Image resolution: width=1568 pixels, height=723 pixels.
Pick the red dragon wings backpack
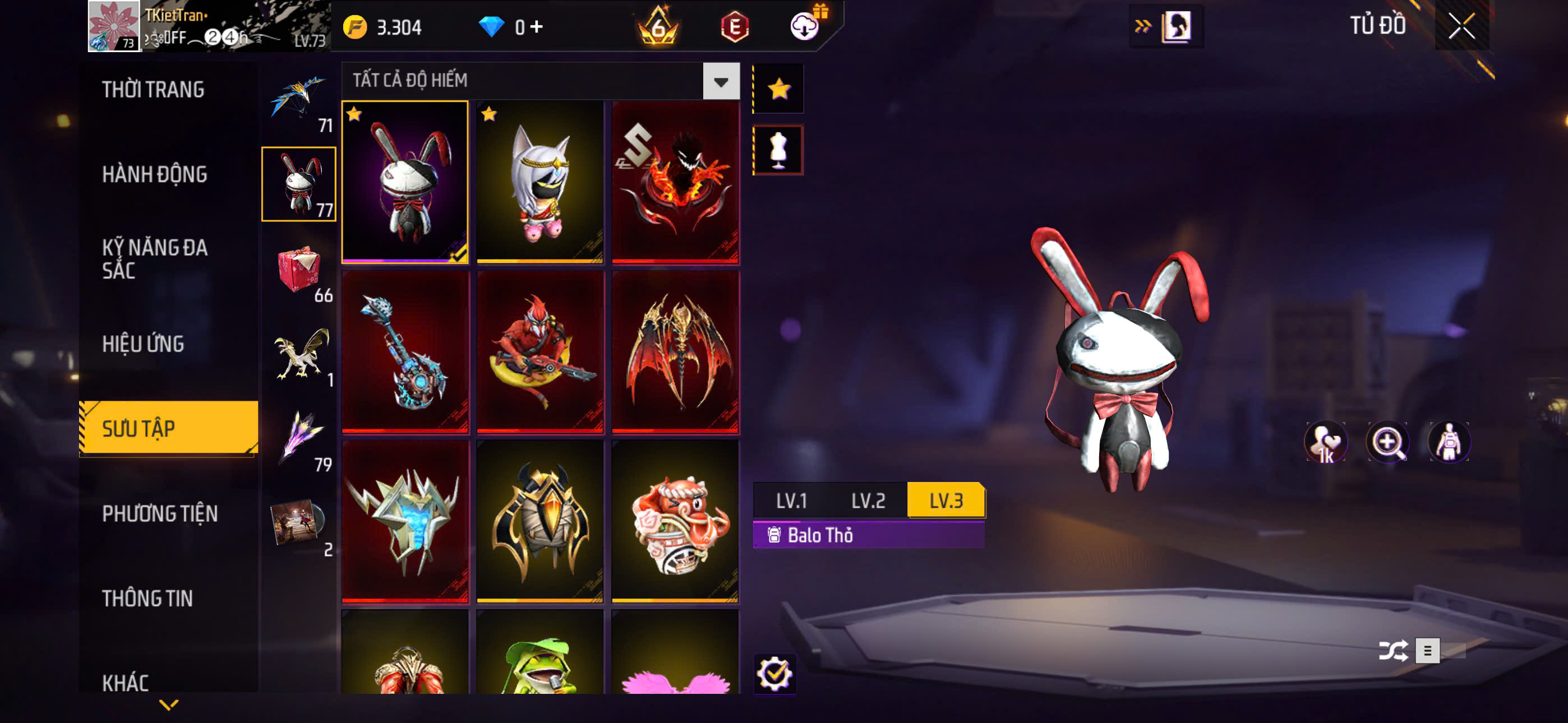pyautogui.click(x=675, y=352)
